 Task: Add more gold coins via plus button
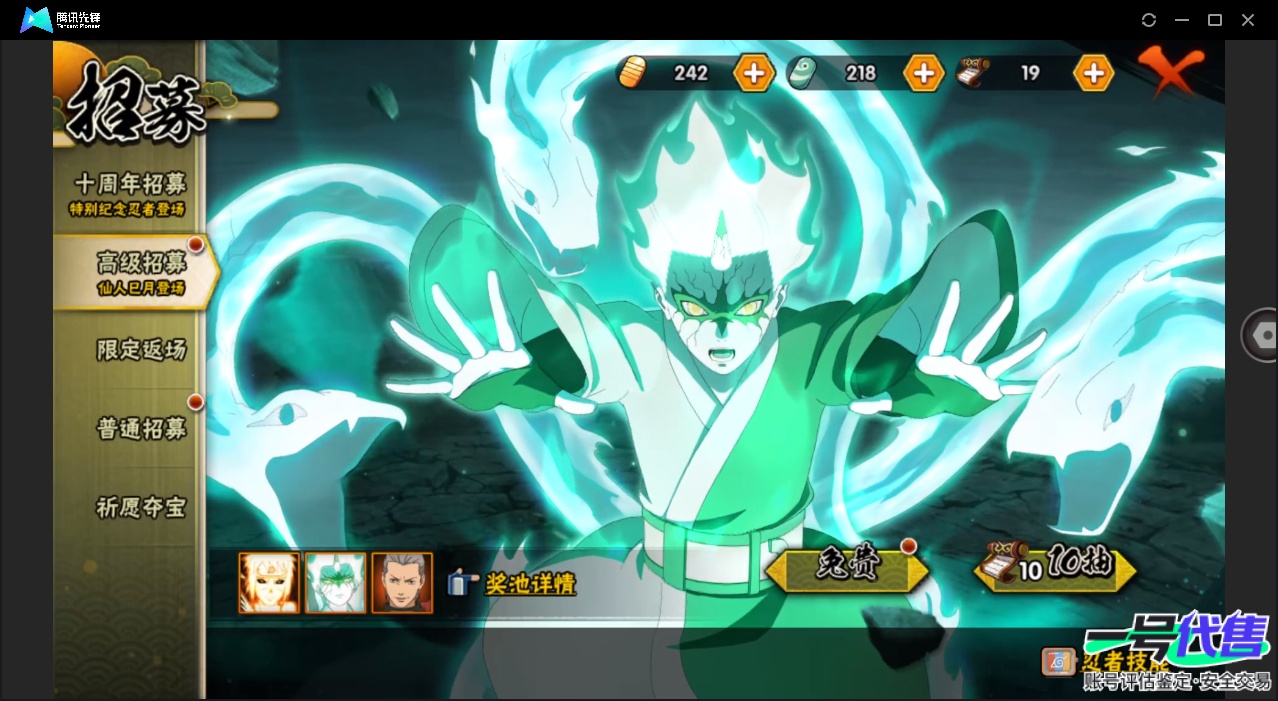(753, 73)
